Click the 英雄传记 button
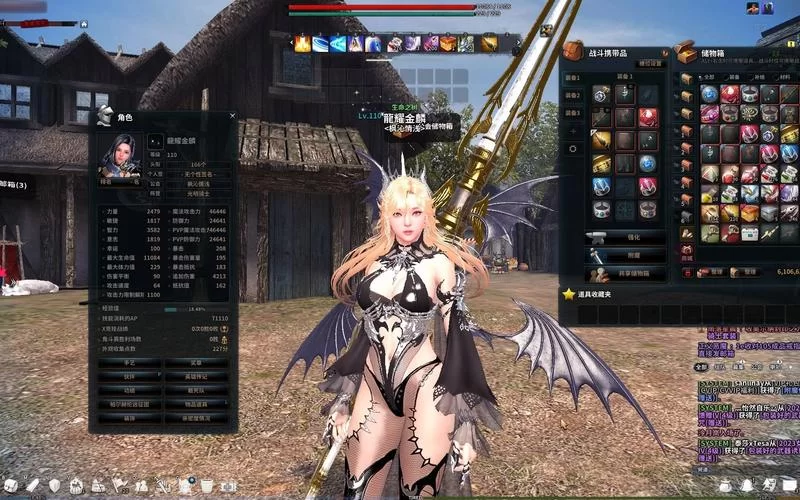 pyautogui.click(x=195, y=376)
